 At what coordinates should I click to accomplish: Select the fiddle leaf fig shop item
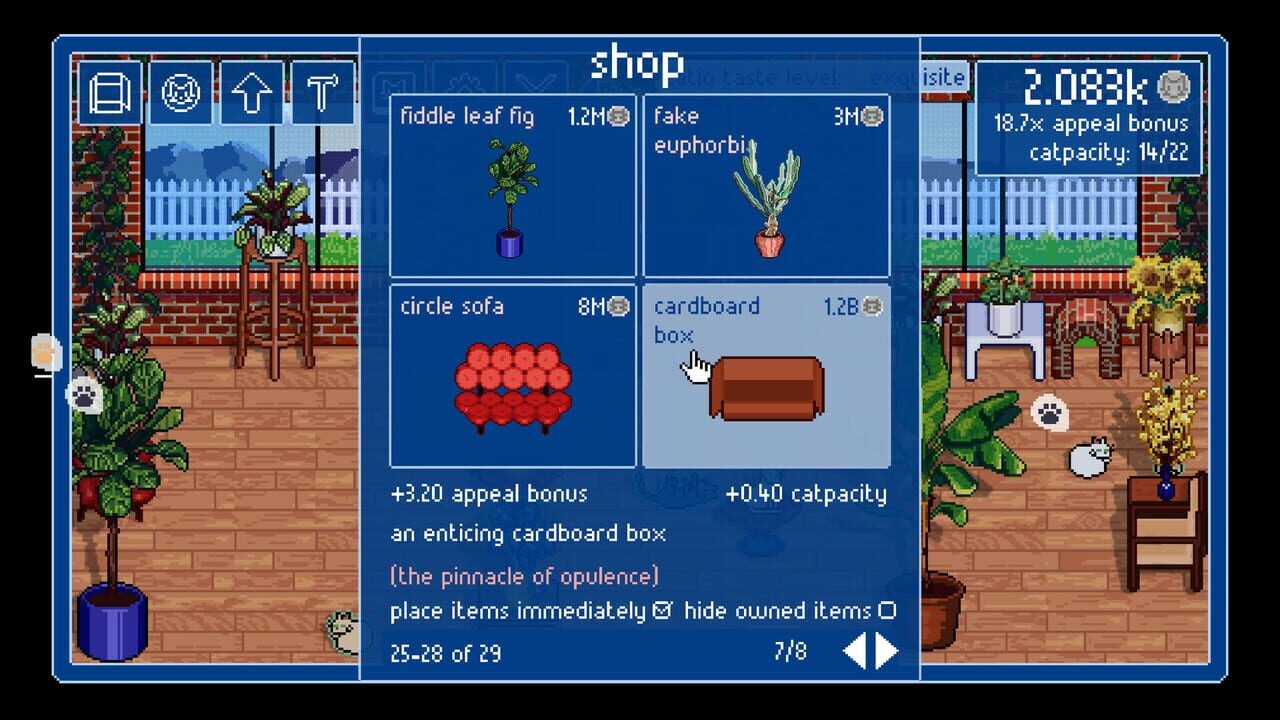[x=513, y=190]
